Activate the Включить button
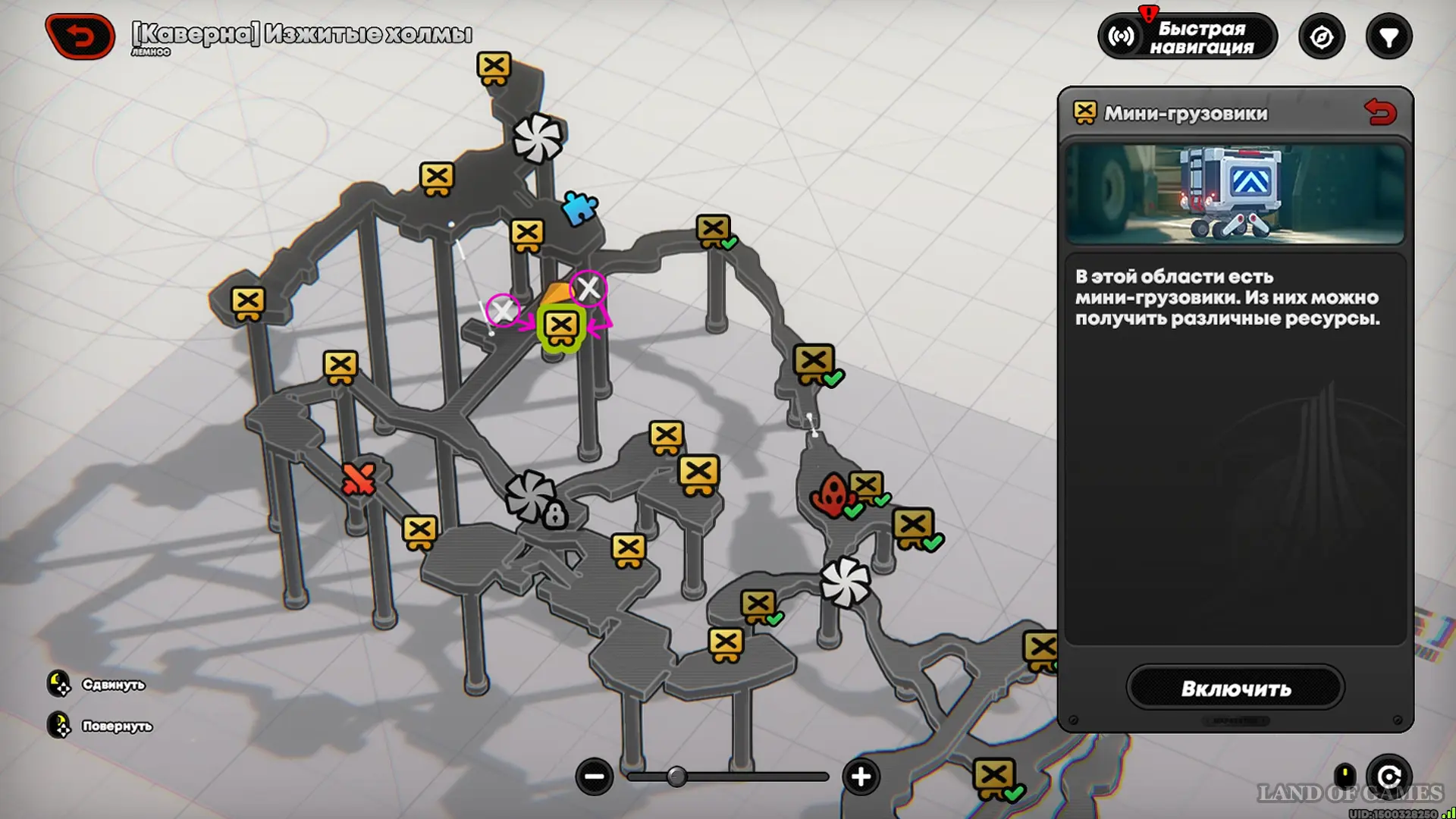 tap(1235, 688)
